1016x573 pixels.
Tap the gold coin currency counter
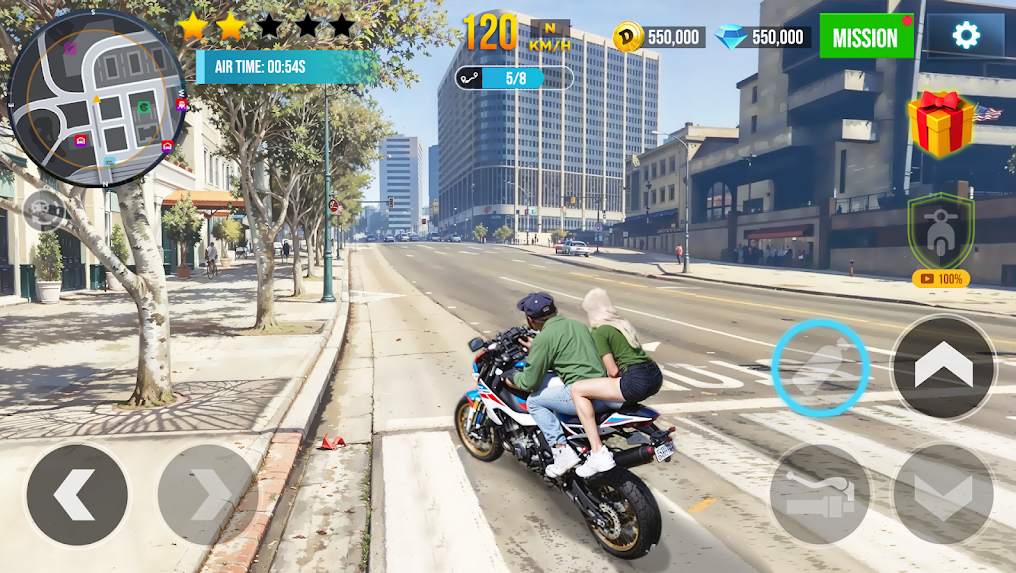point(659,37)
